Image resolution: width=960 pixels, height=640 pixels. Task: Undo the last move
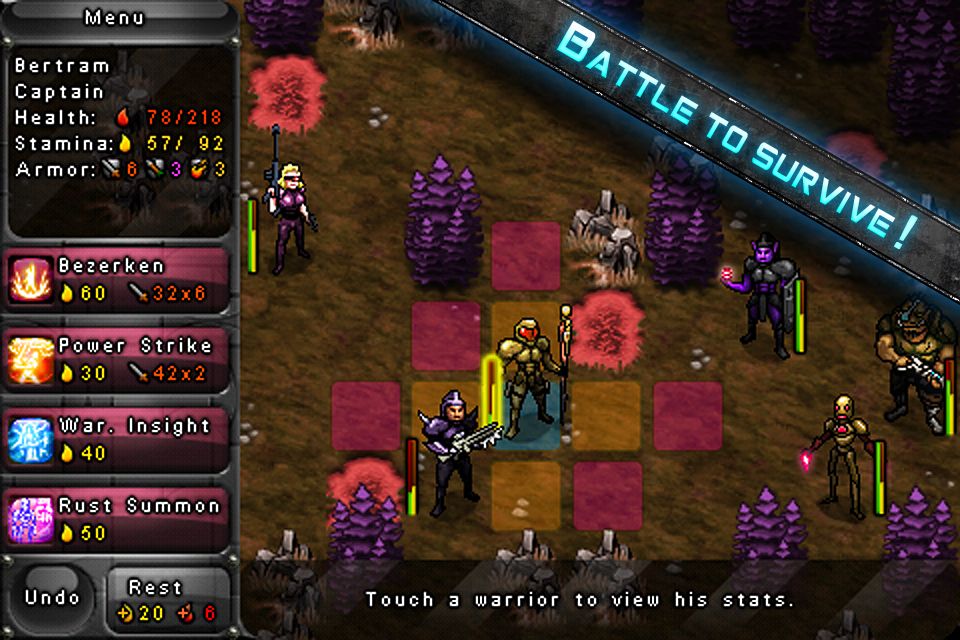(x=52, y=598)
